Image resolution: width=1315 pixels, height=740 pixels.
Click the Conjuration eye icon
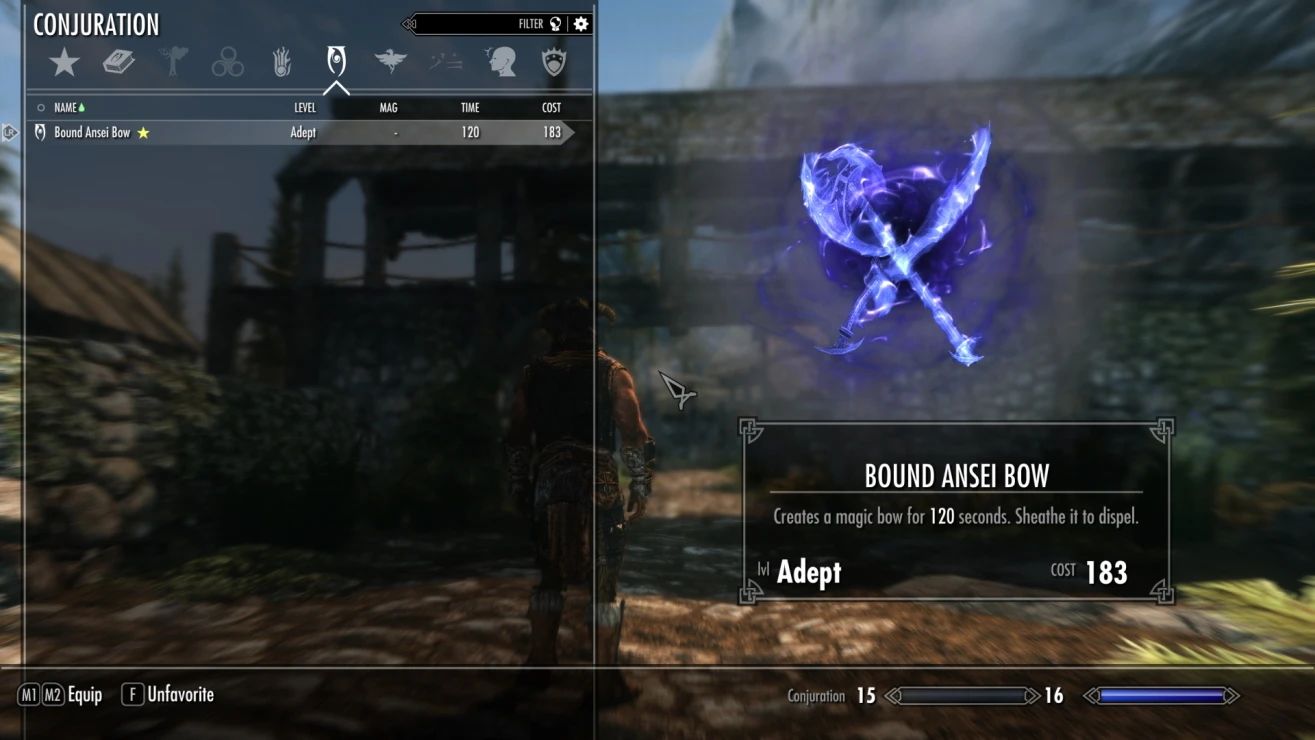[337, 60]
